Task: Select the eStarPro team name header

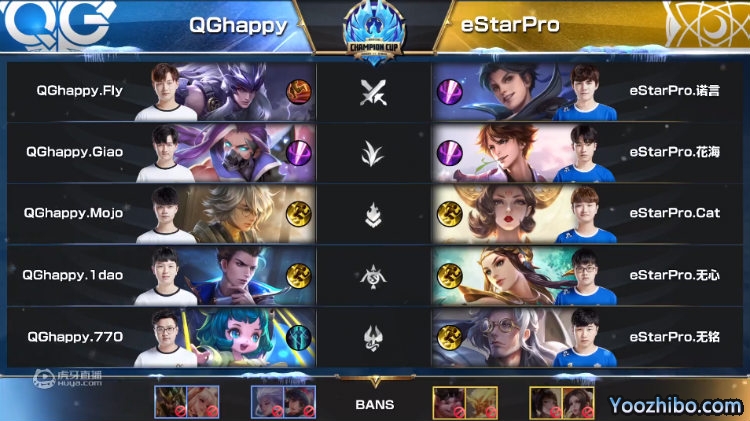Action: 509,23
